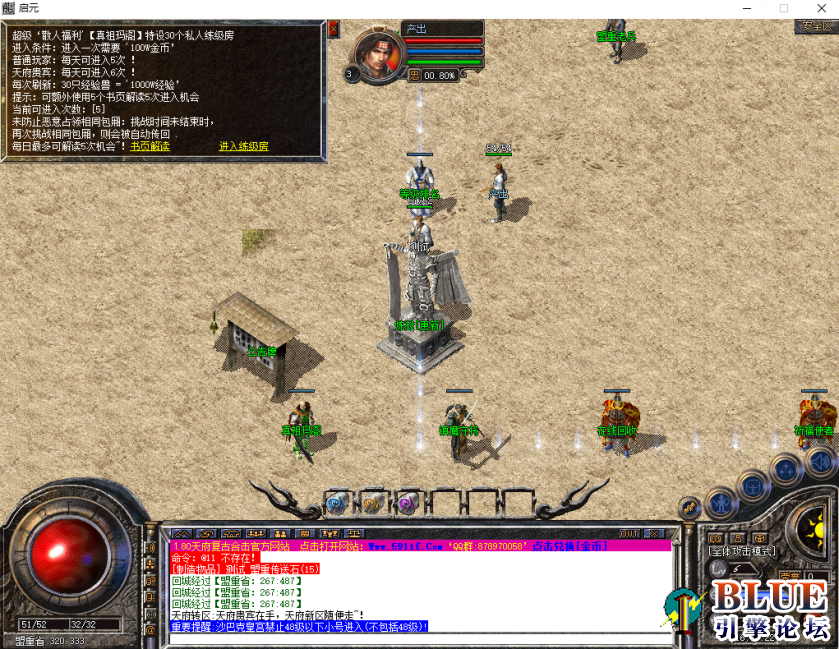839x649 pixels.
Task: Enter the training room via 进入练级房
Action: (244, 147)
